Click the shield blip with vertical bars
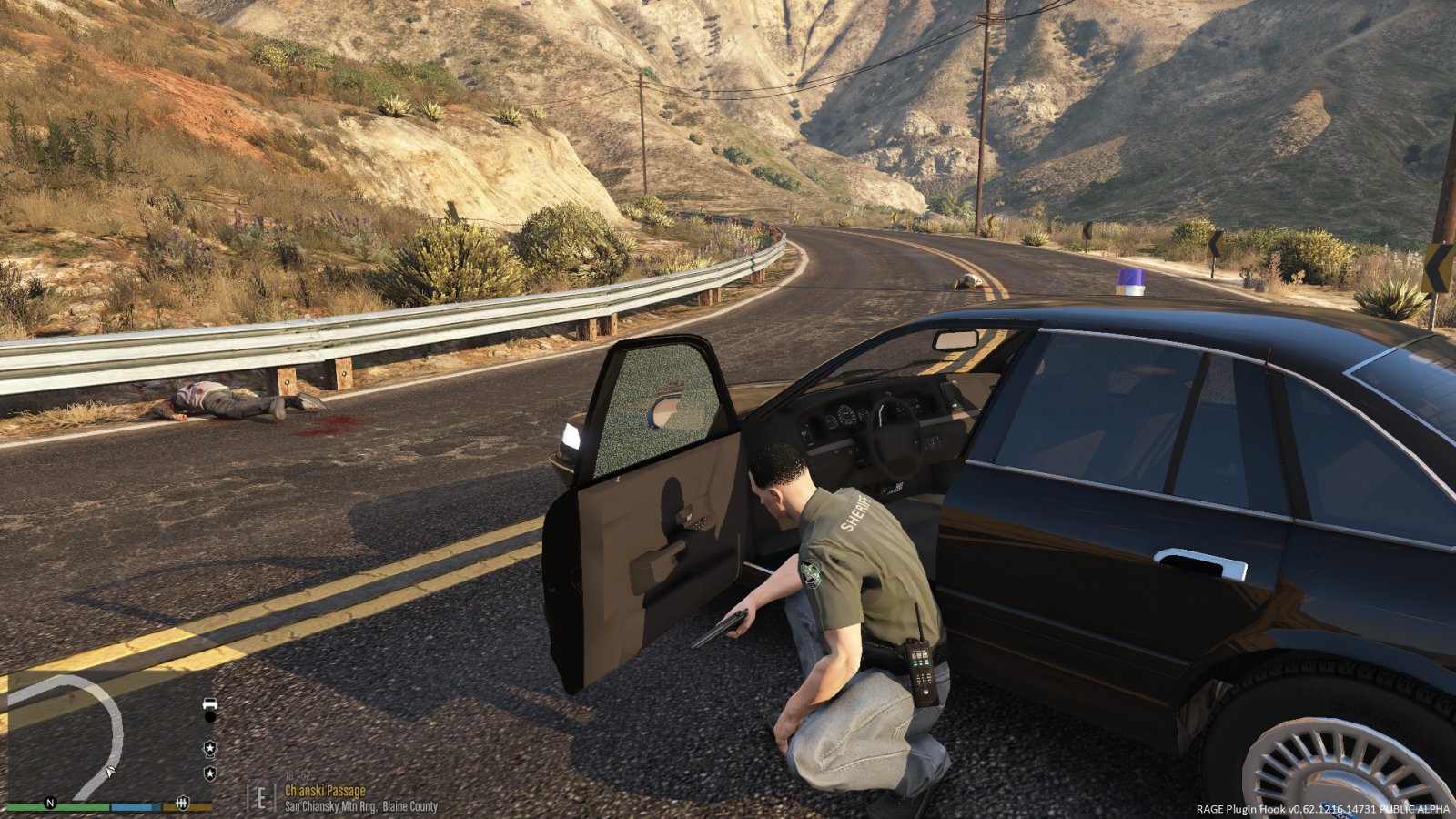This screenshot has width=1456, height=819. [182, 803]
